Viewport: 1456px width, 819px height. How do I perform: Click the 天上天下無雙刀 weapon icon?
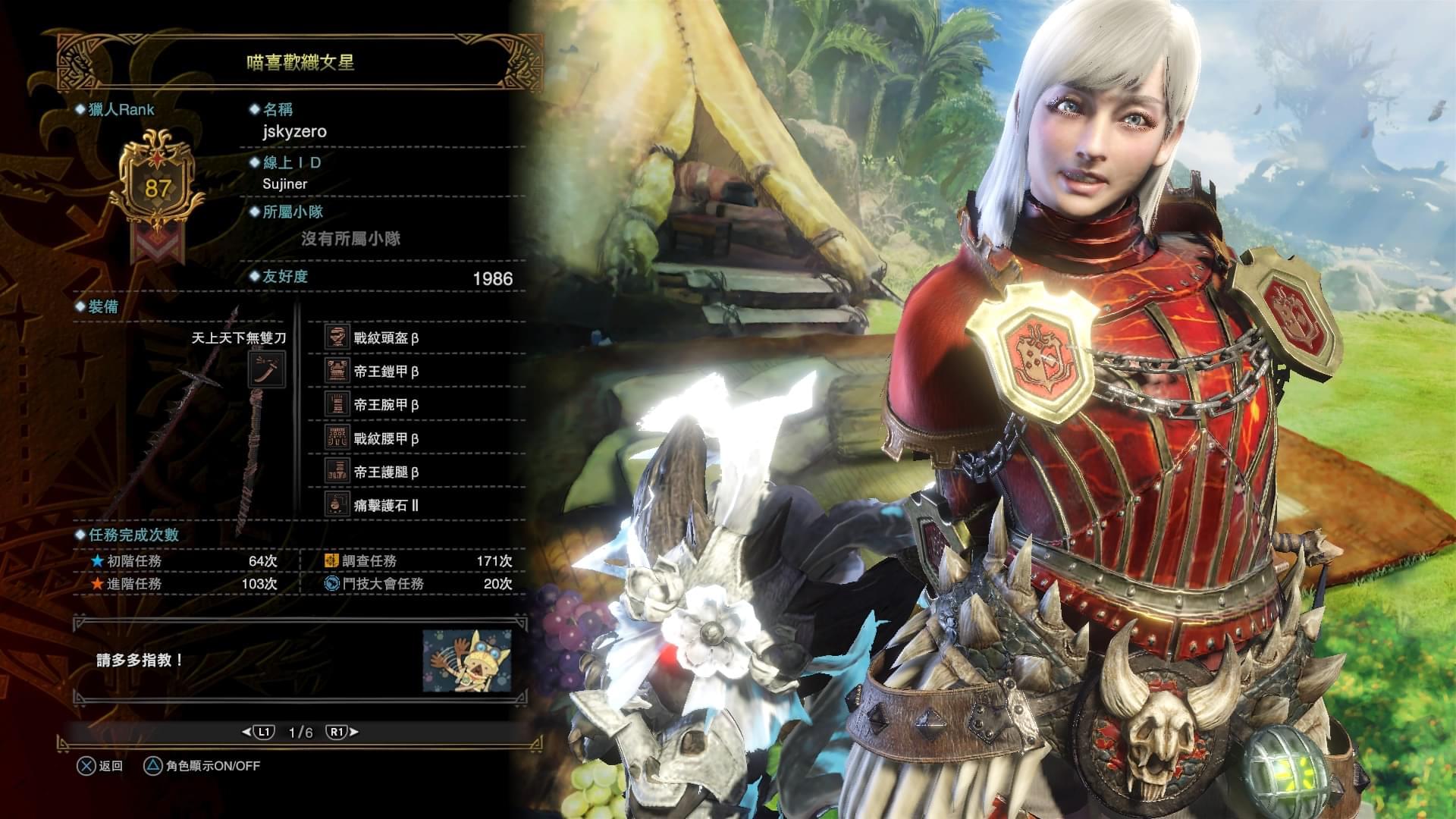pos(267,369)
